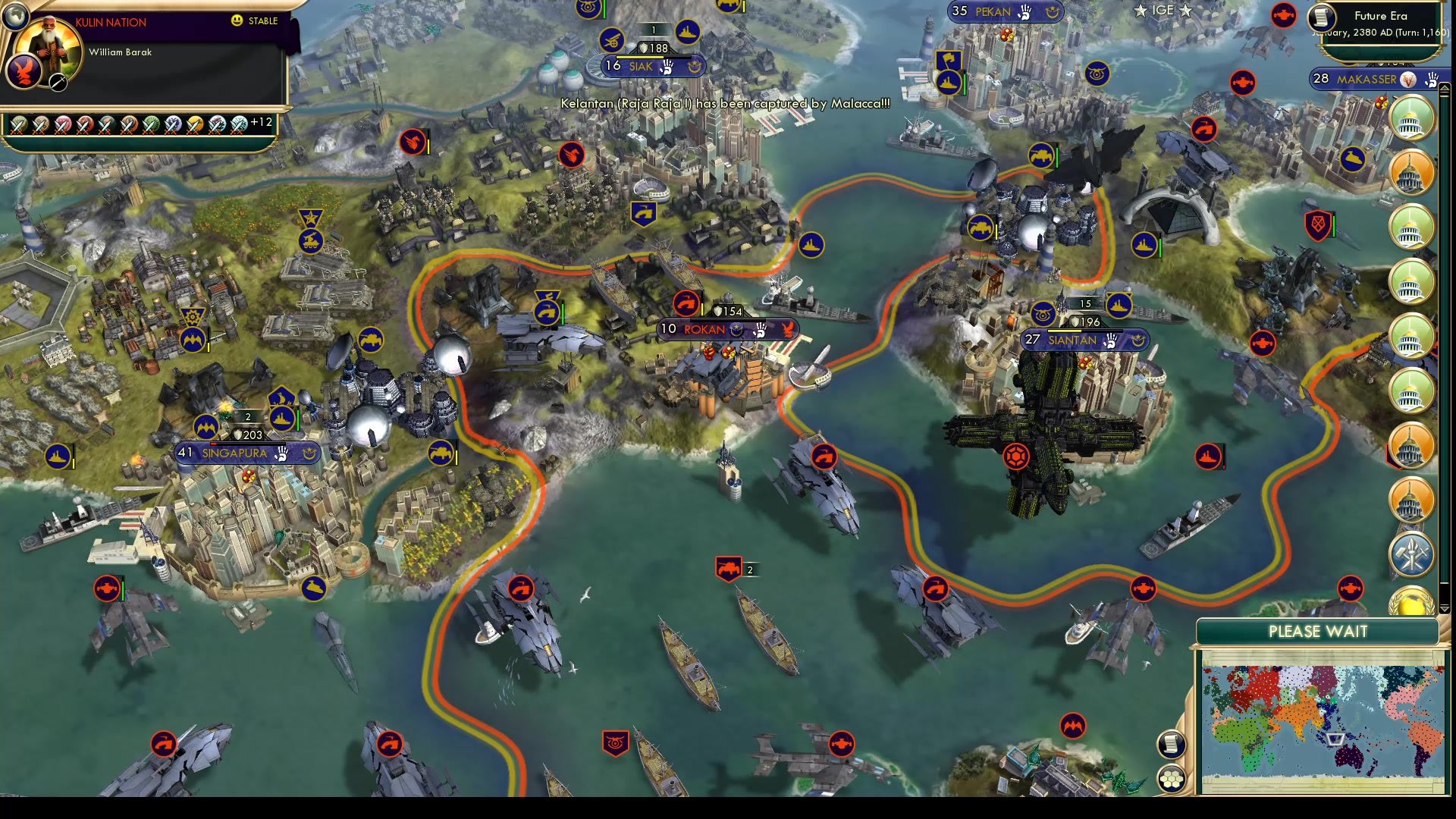Select the red rocket artillery flag near Rokan
The image size is (1456, 819).
pos(686,302)
